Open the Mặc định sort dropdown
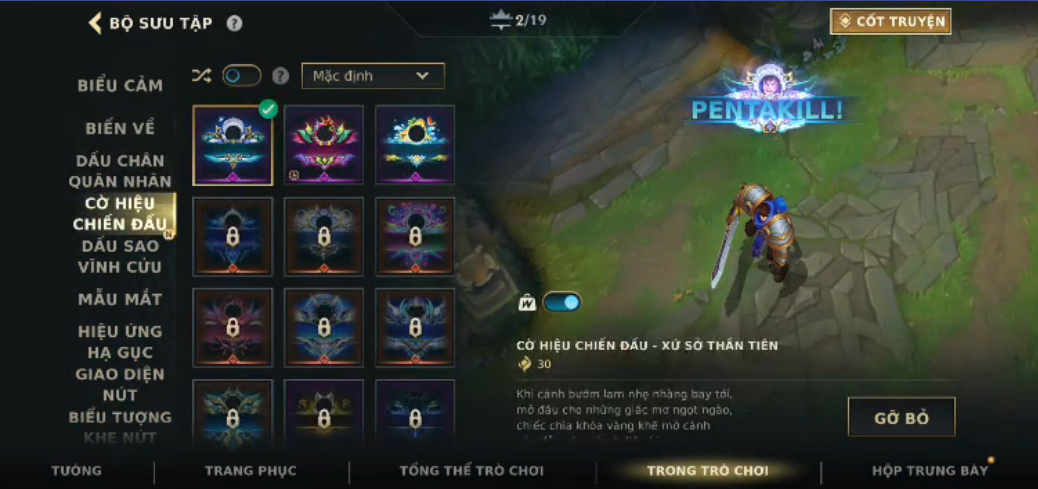 (x=372, y=76)
